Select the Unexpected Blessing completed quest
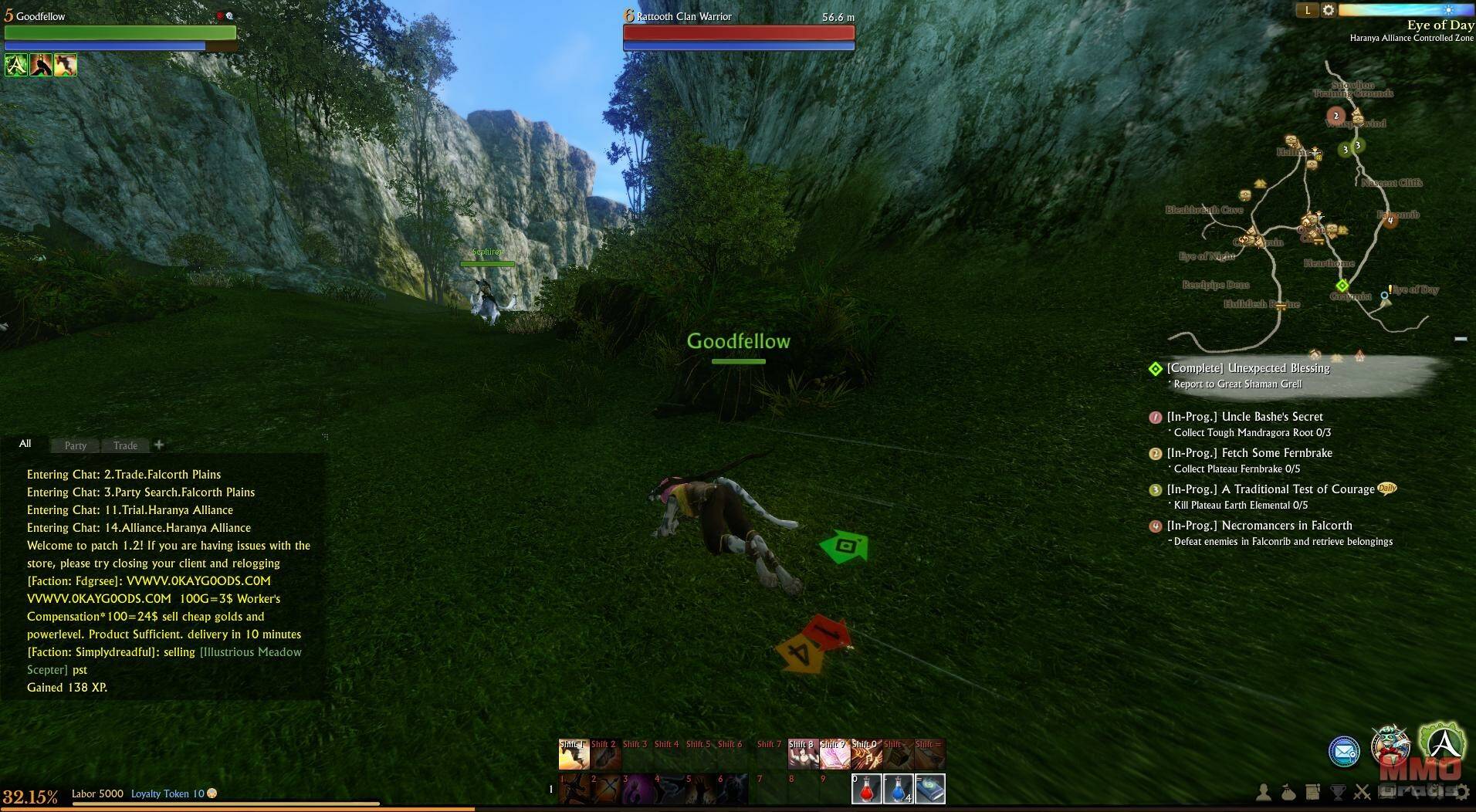Viewport: 1476px width, 812px height. pyautogui.click(x=1247, y=368)
